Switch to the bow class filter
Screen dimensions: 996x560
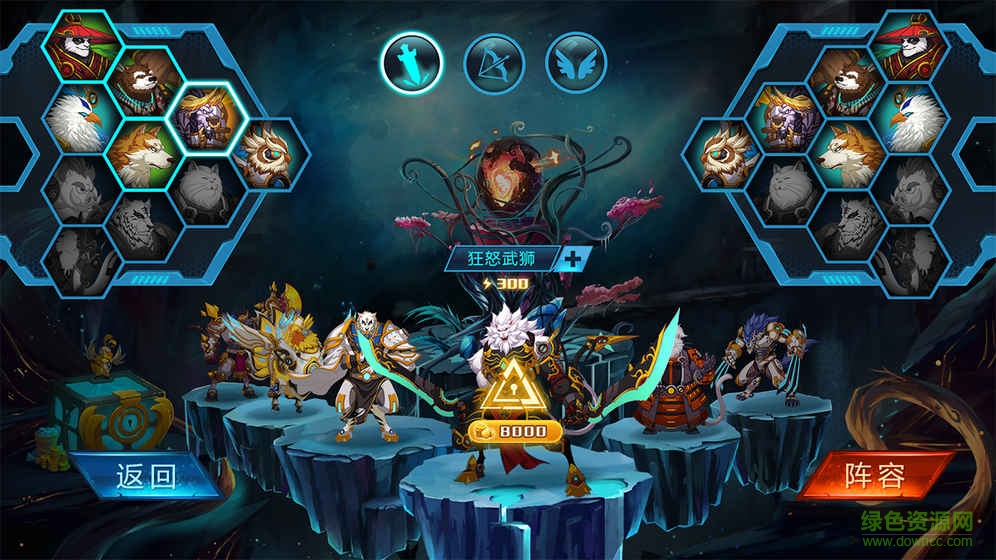(x=494, y=62)
